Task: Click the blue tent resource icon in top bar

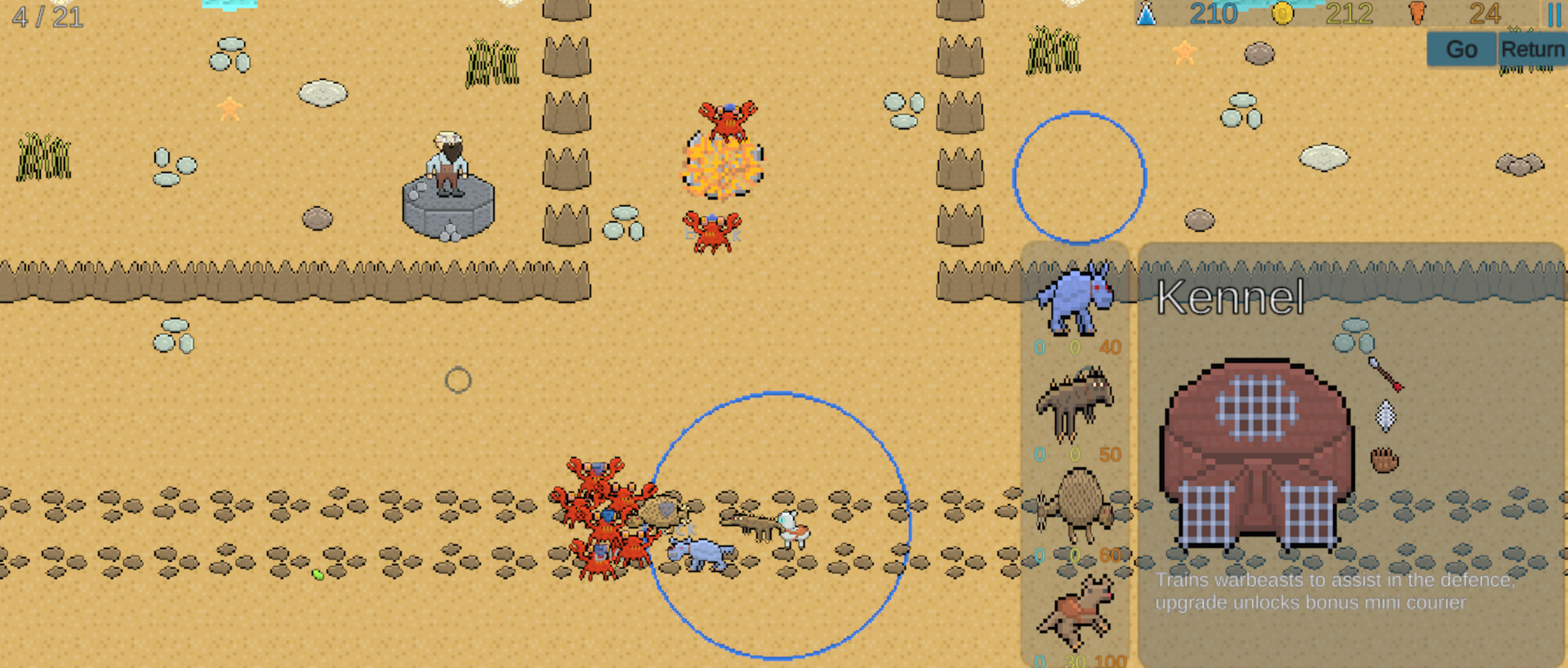Action: coord(1147,15)
